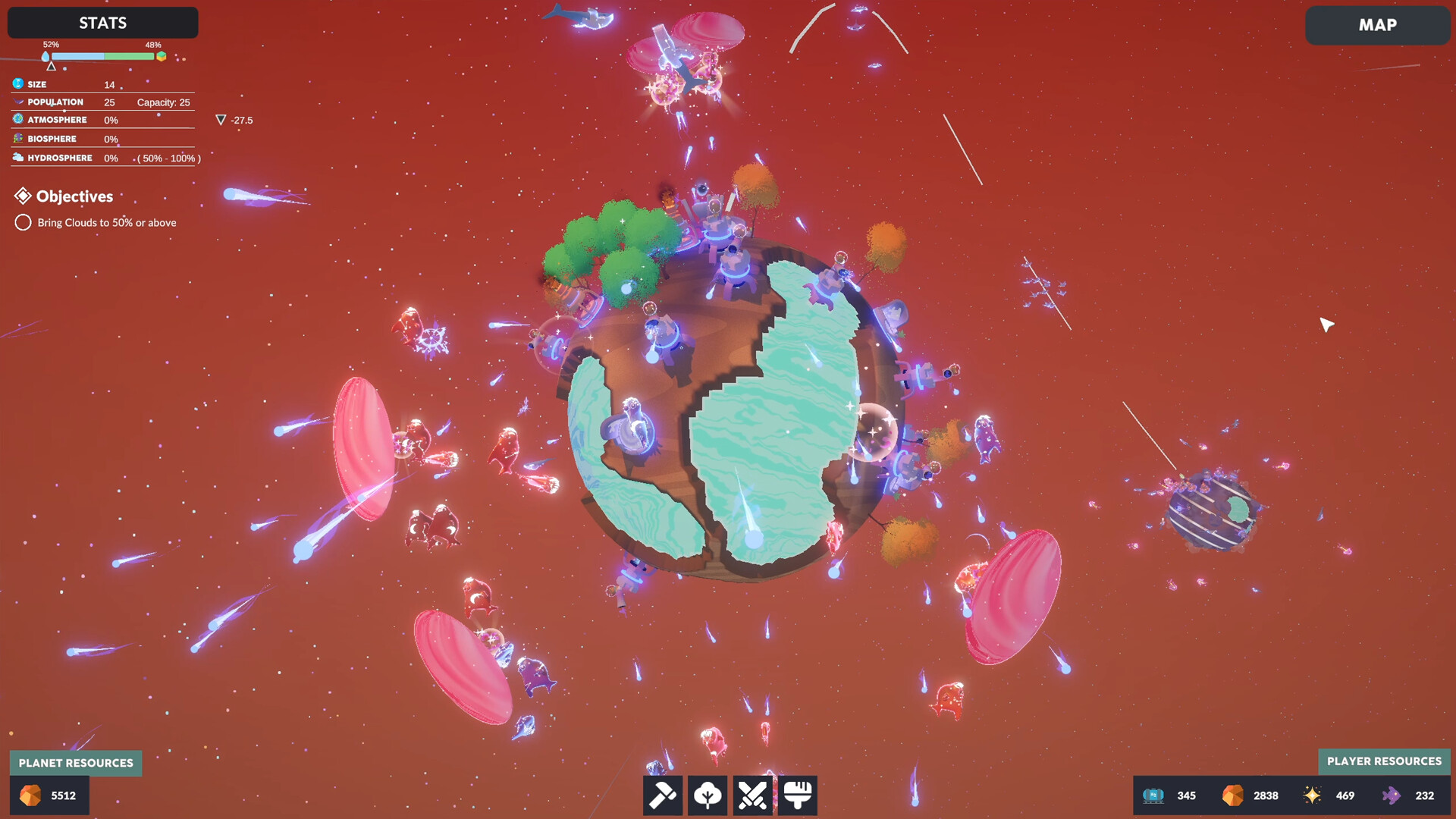Click the BIOSPHERE stat icon
Image resolution: width=1456 pixels, height=819 pixels.
click(17, 138)
